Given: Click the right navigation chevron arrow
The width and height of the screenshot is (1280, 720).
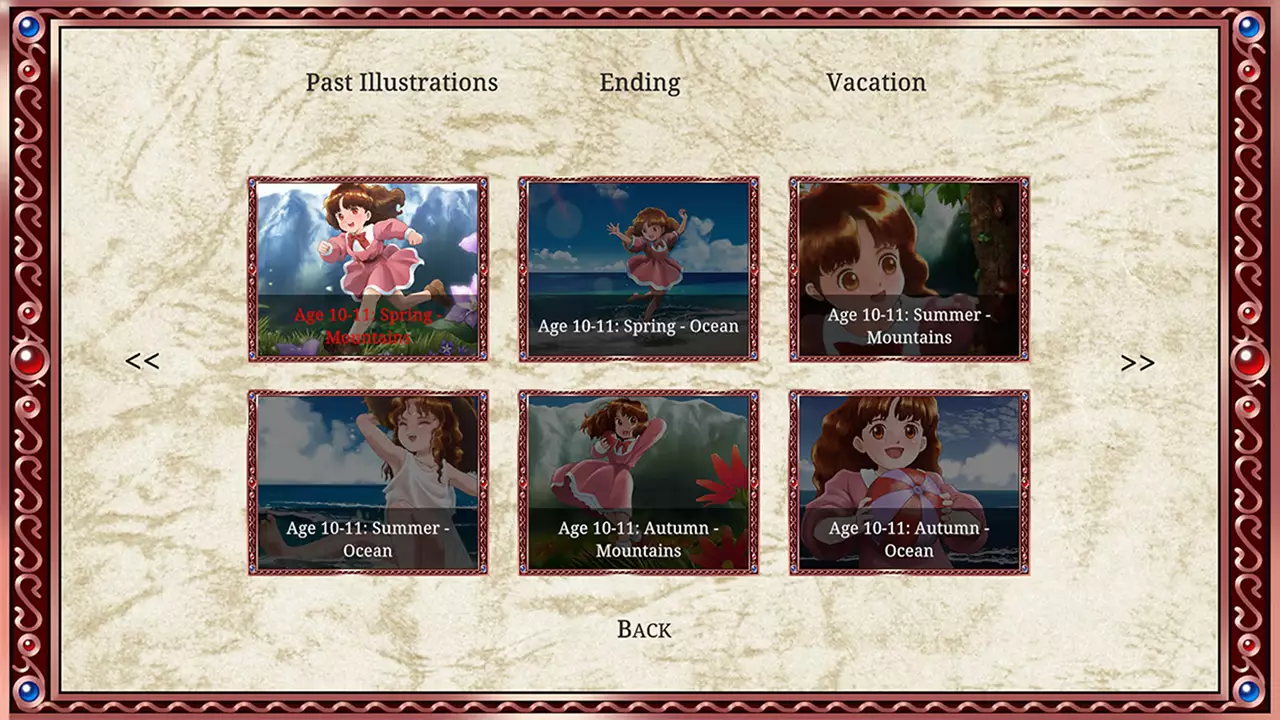Looking at the screenshot, I should 1137,361.
